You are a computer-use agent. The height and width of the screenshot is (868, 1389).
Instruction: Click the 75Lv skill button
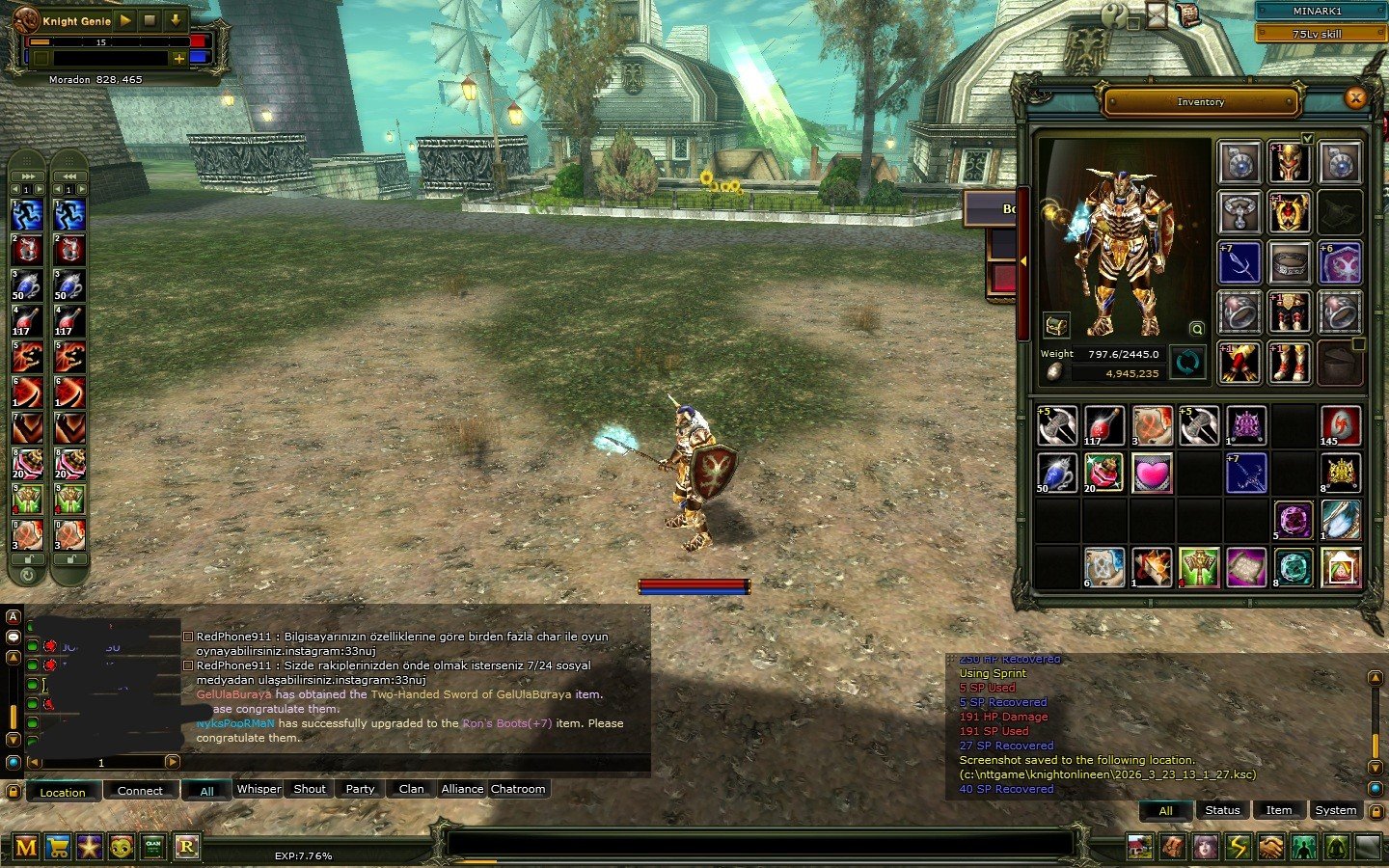[1317, 34]
